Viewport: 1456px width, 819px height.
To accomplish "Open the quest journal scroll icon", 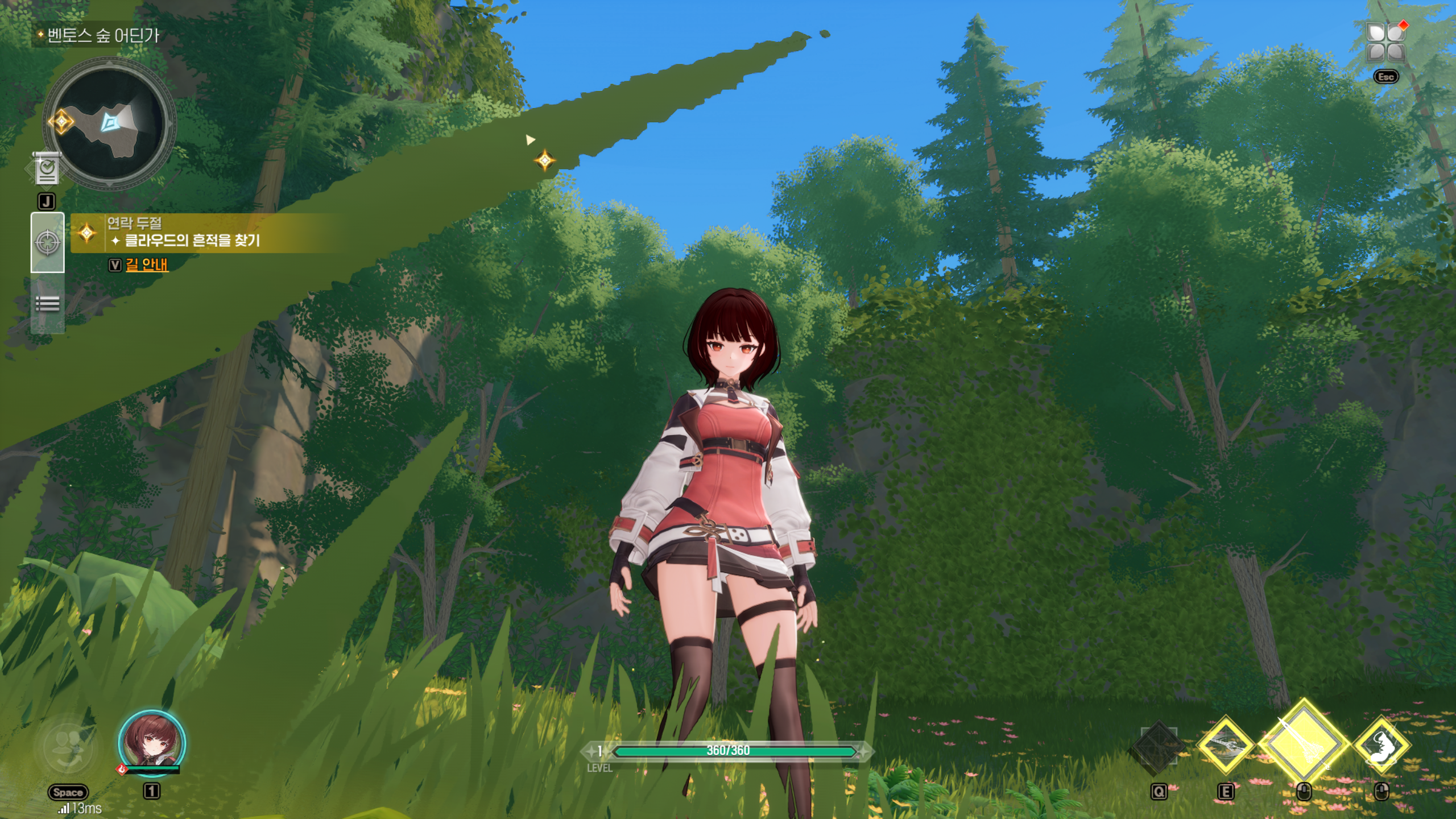I will (x=47, y=168).
